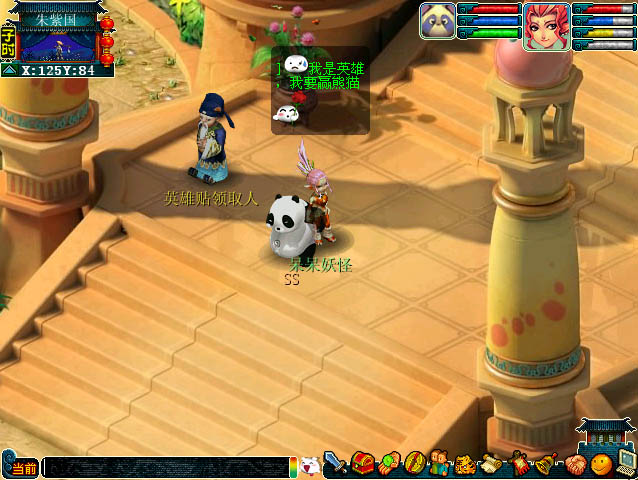Open the handshake friends icon
This screenshot has height=480, width=638.
click(x=574, y=464)
